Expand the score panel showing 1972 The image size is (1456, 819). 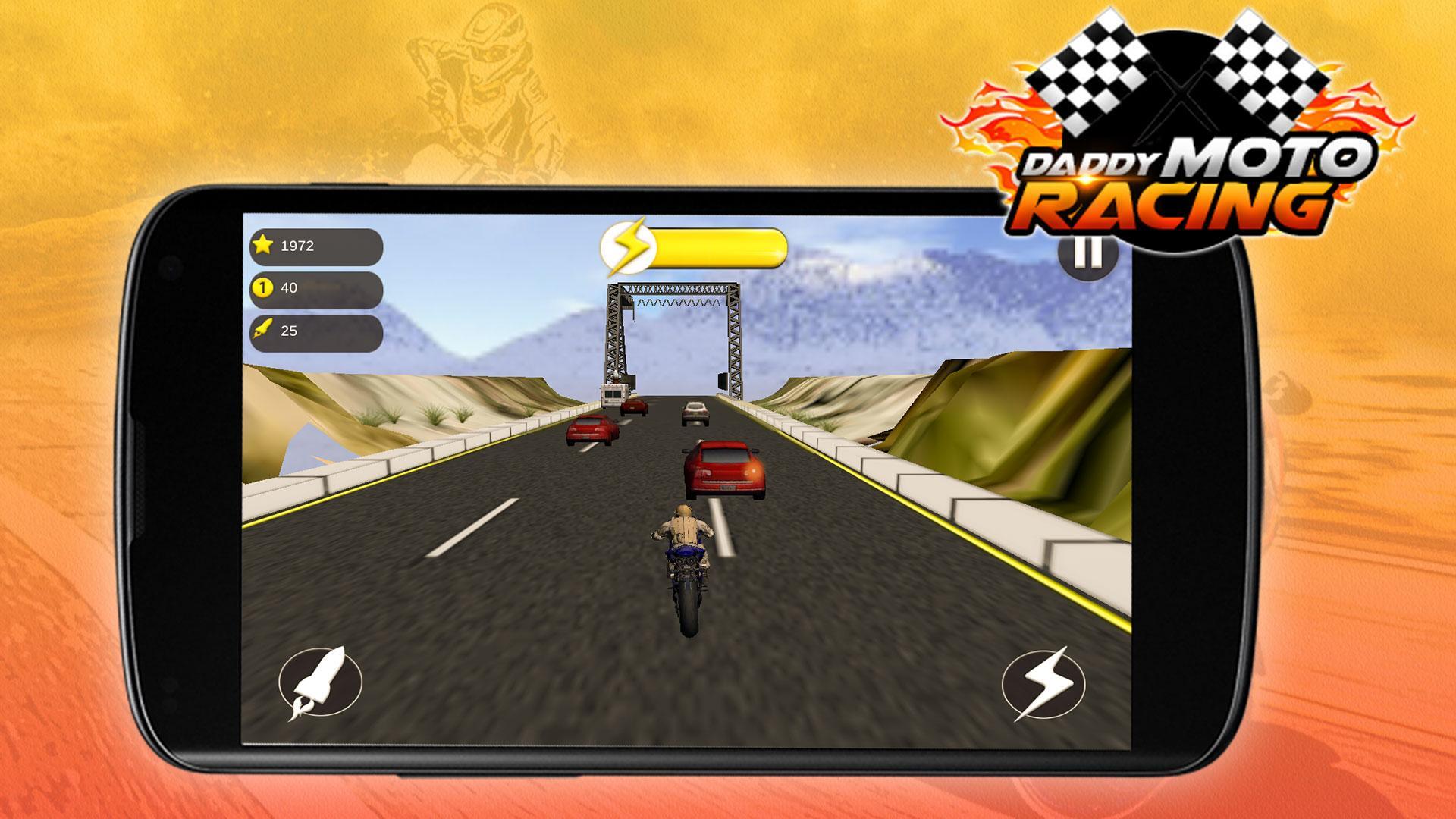point(315,245)
